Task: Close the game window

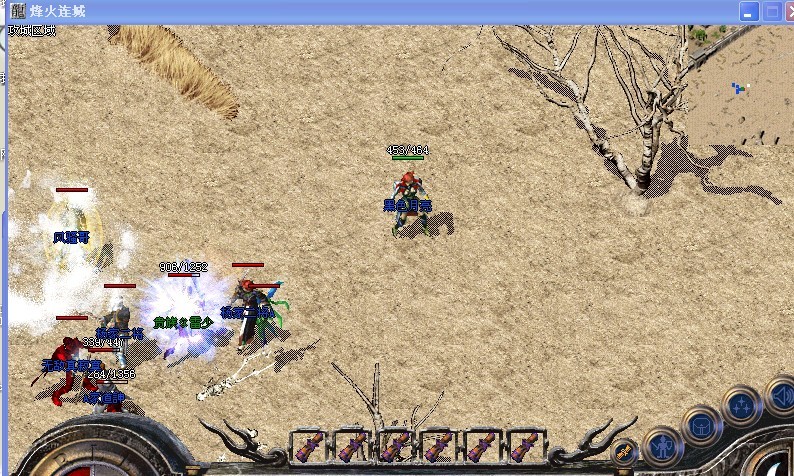Action: [786, 12]
